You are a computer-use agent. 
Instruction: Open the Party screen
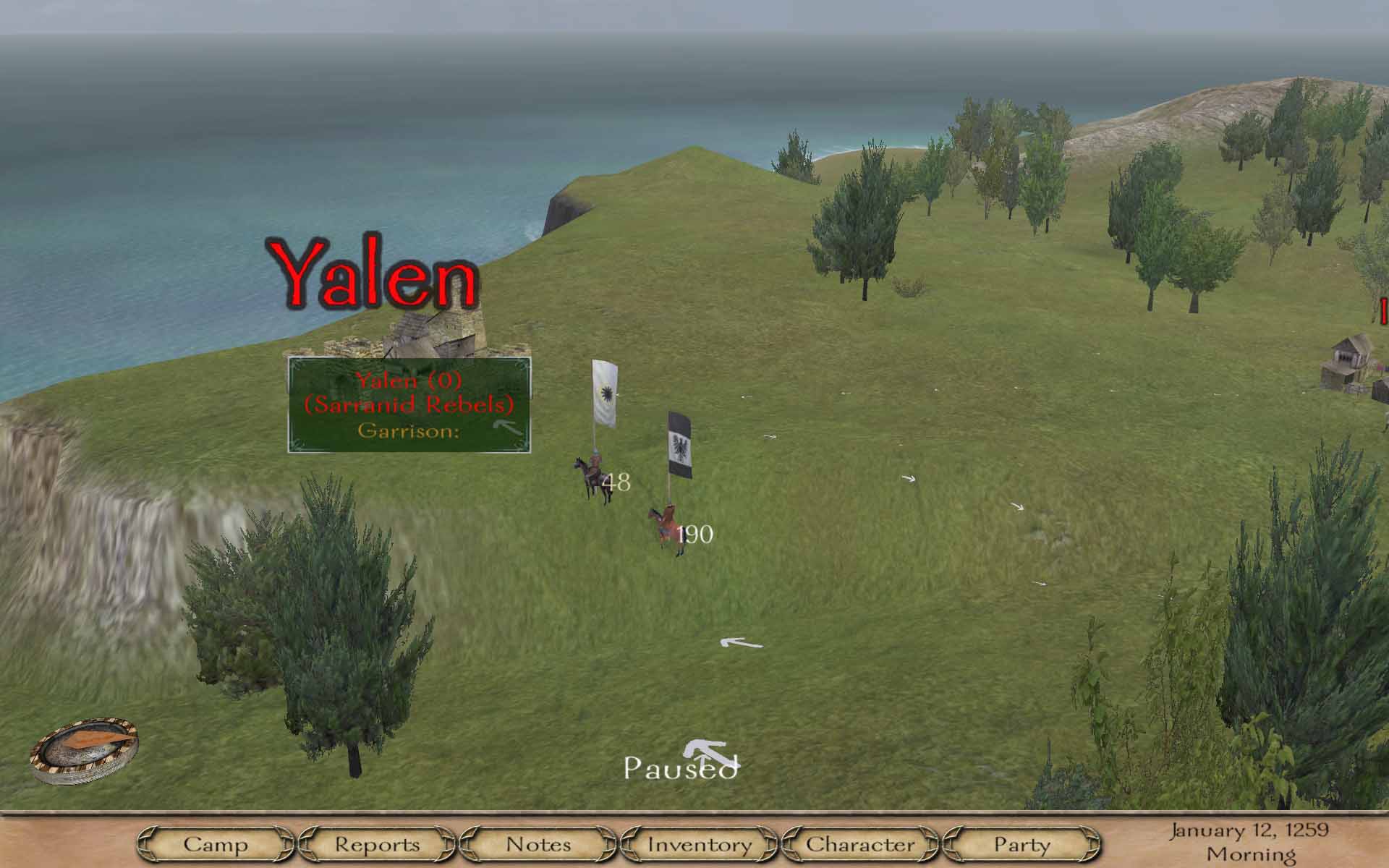tap(1021, 844)
